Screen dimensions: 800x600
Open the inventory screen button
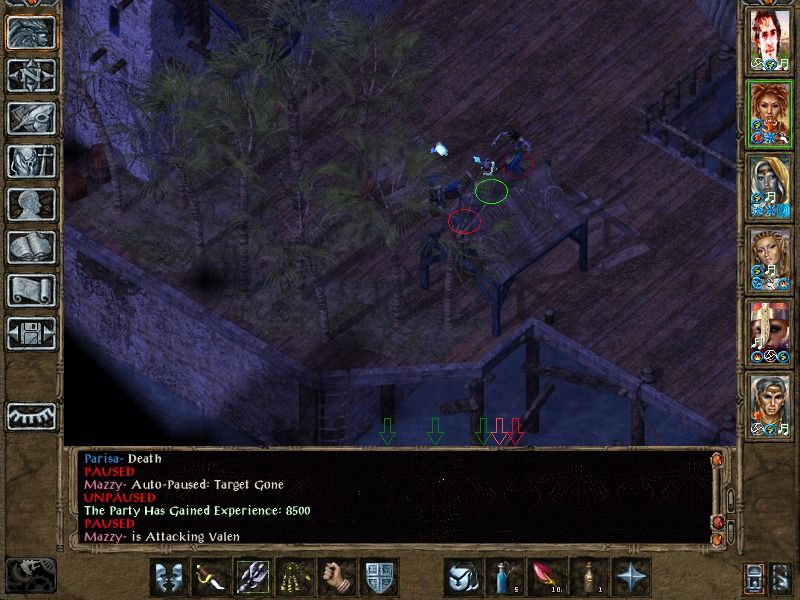tap(30, 162)
